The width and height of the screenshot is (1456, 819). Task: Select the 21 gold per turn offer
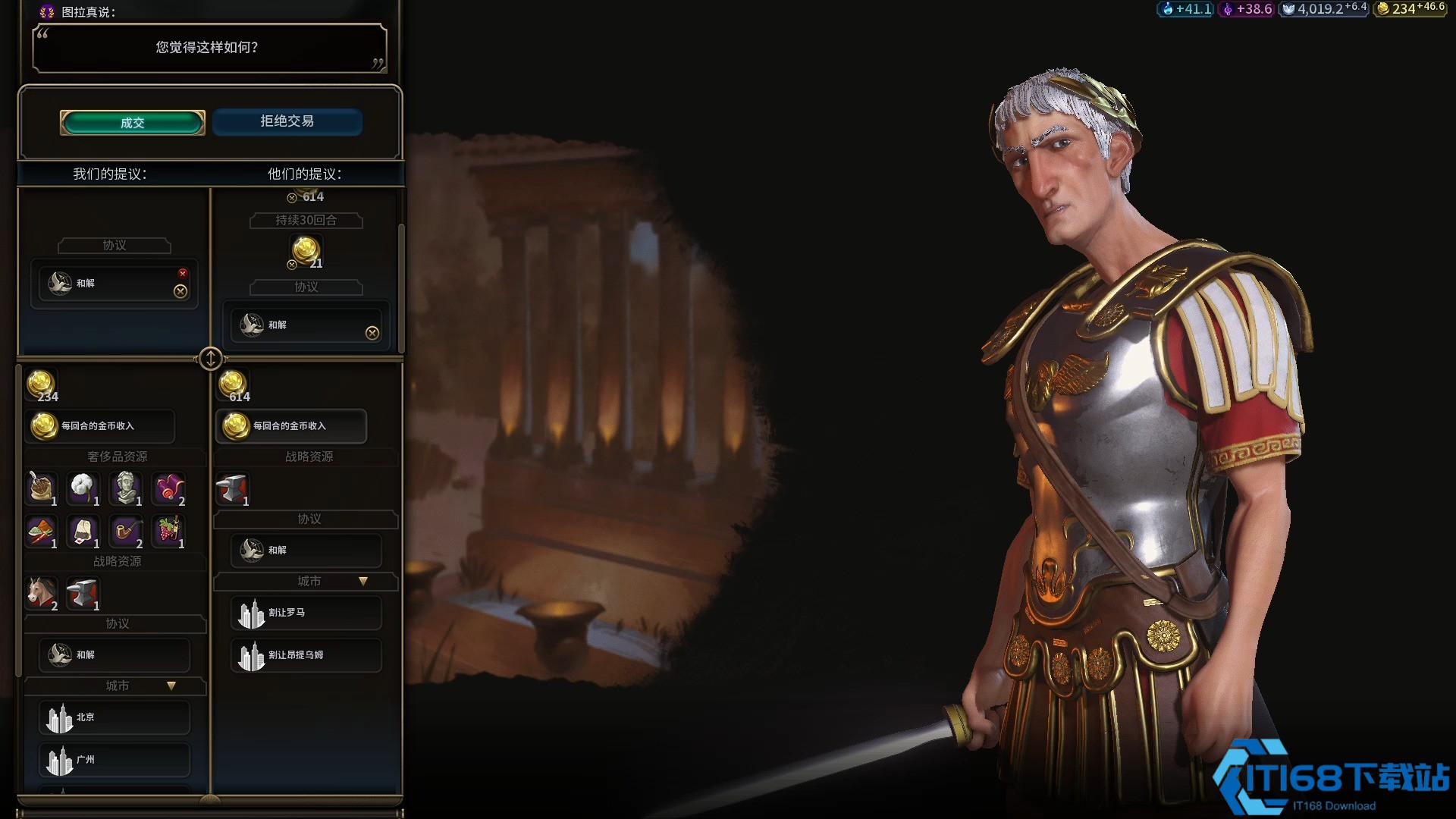pos(306,251)
